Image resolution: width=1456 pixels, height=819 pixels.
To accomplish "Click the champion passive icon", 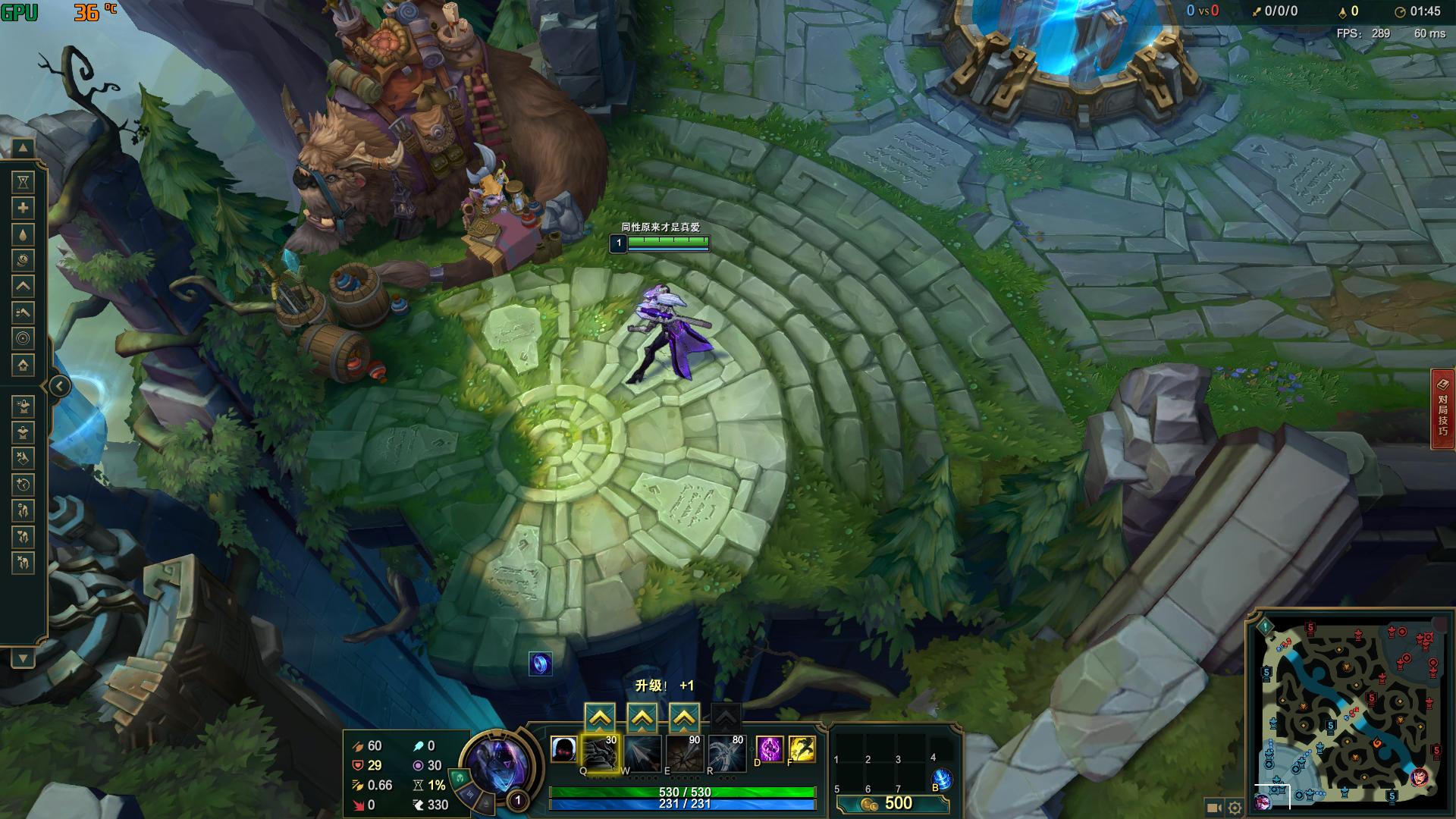I will click(x=563, y=749).
